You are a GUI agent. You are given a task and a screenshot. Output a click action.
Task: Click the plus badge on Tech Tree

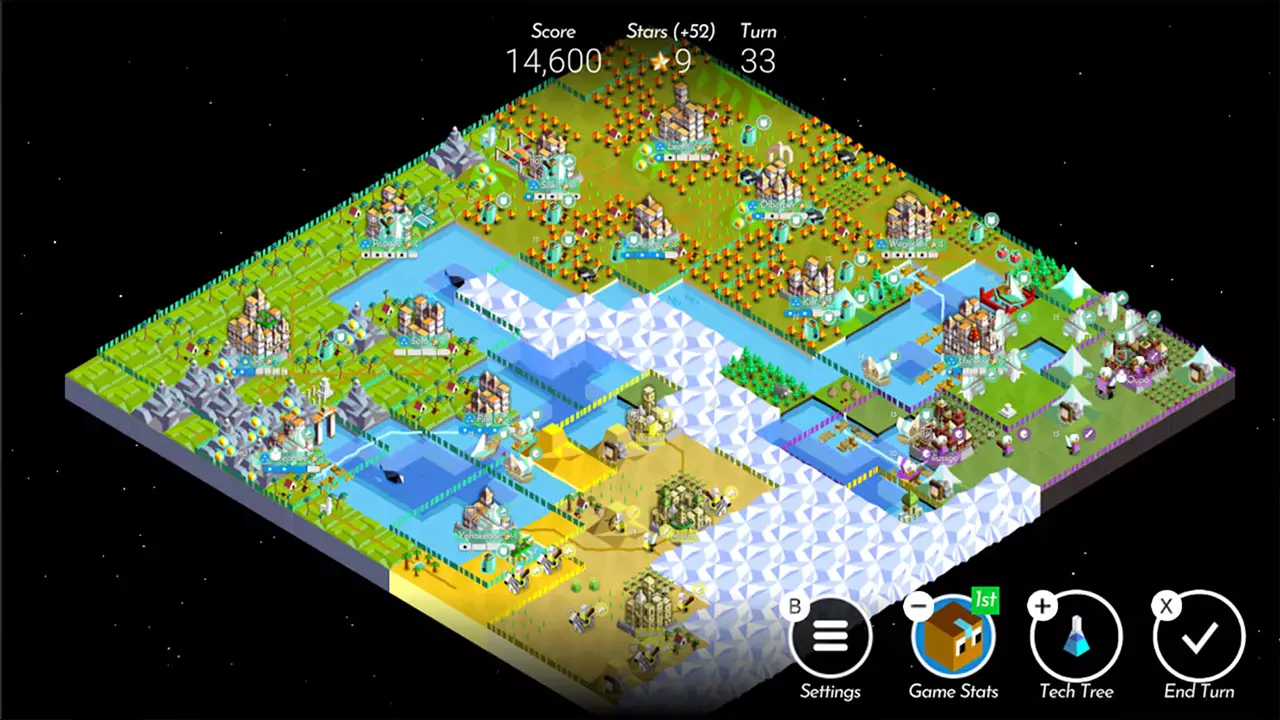1042,605
